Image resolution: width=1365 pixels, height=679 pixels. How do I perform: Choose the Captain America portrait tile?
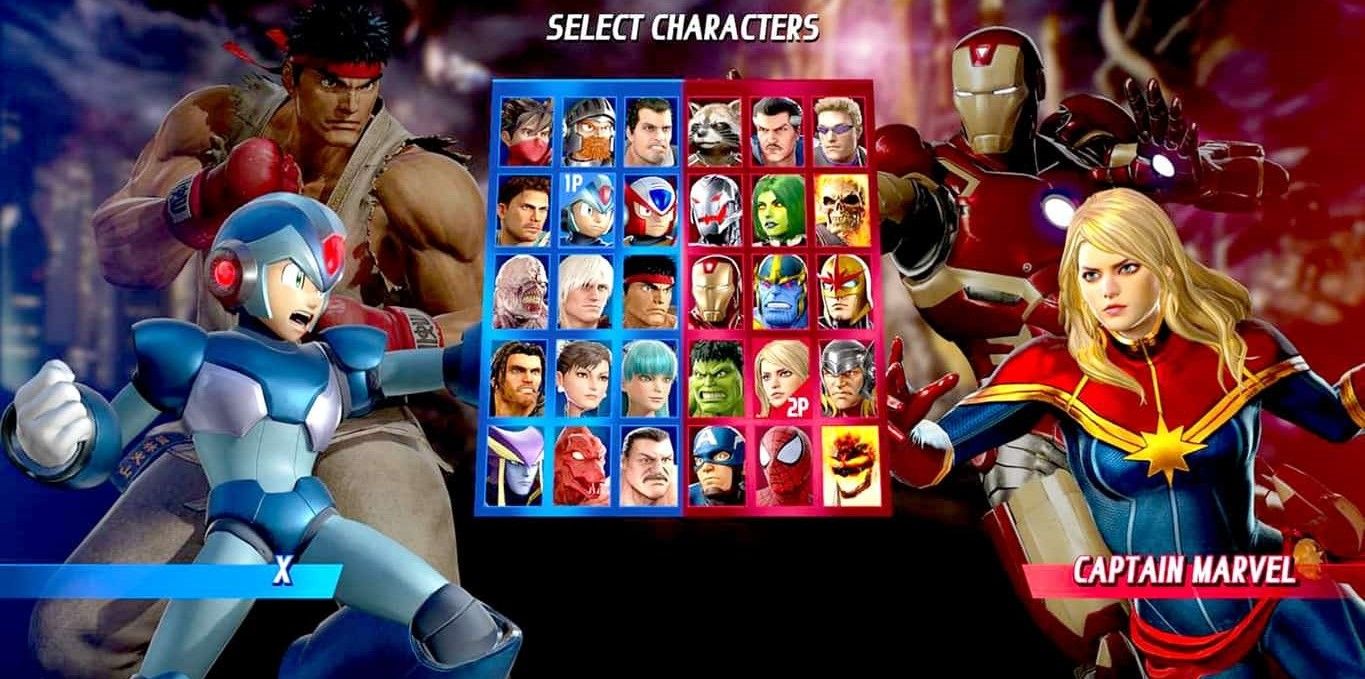tap(716, 466)
